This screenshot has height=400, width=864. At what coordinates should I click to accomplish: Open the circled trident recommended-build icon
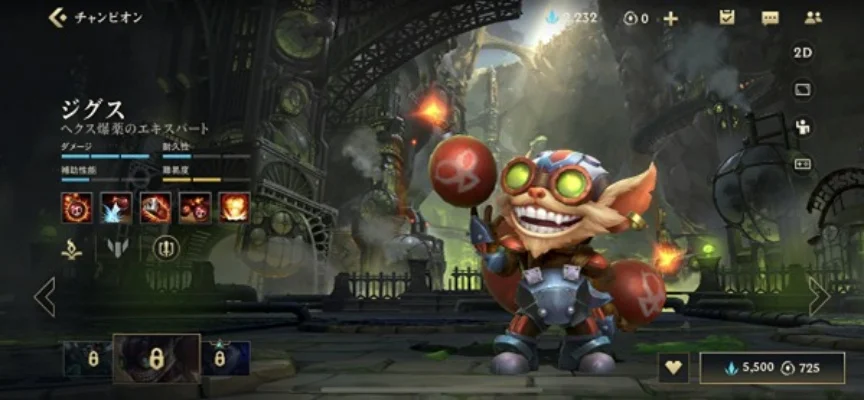pos(166,248)
